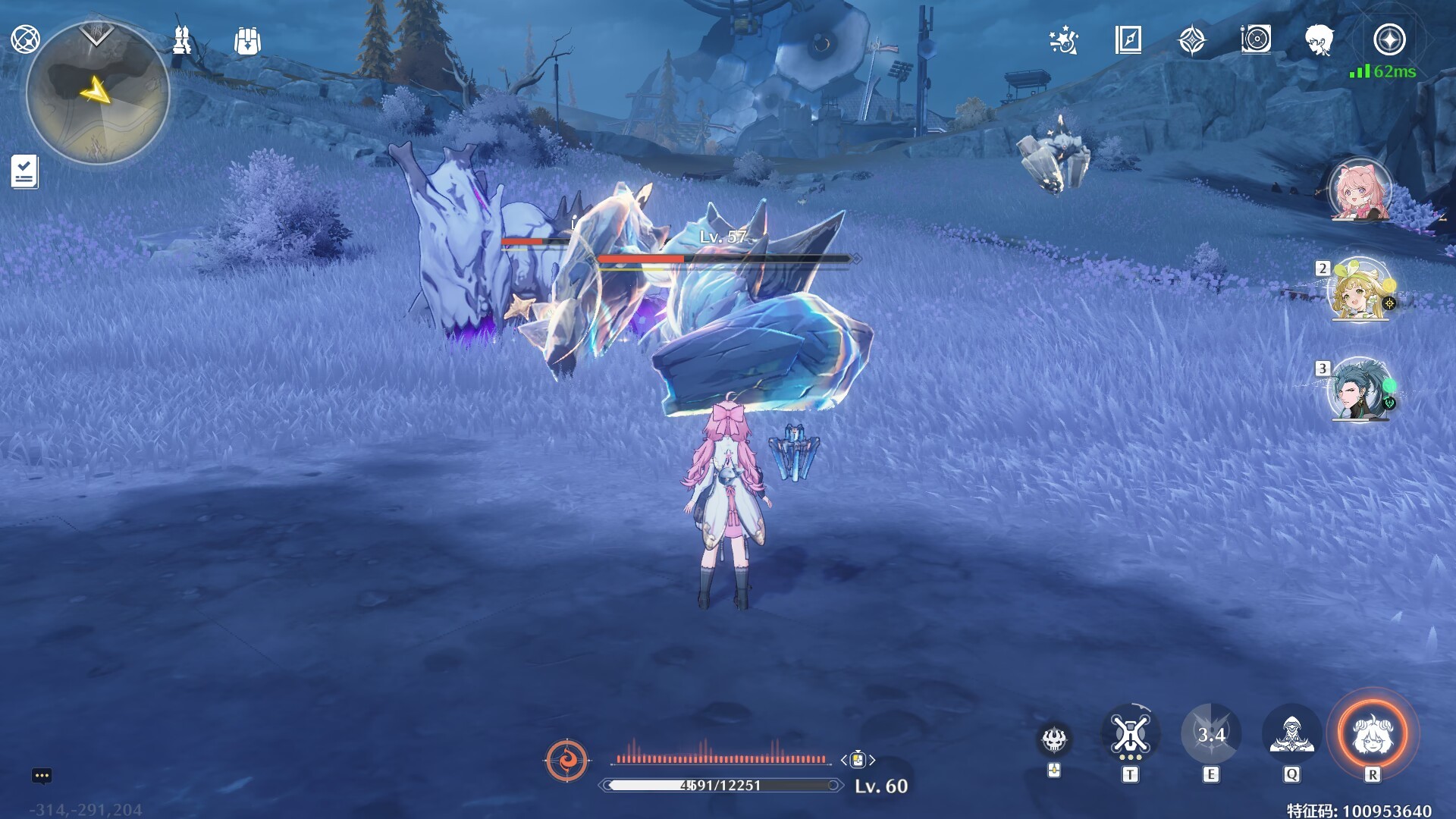This screenshot has height=819, width=1456.
Task: Use the crossed-tools utility skill icon
Action: (1130, 734)
